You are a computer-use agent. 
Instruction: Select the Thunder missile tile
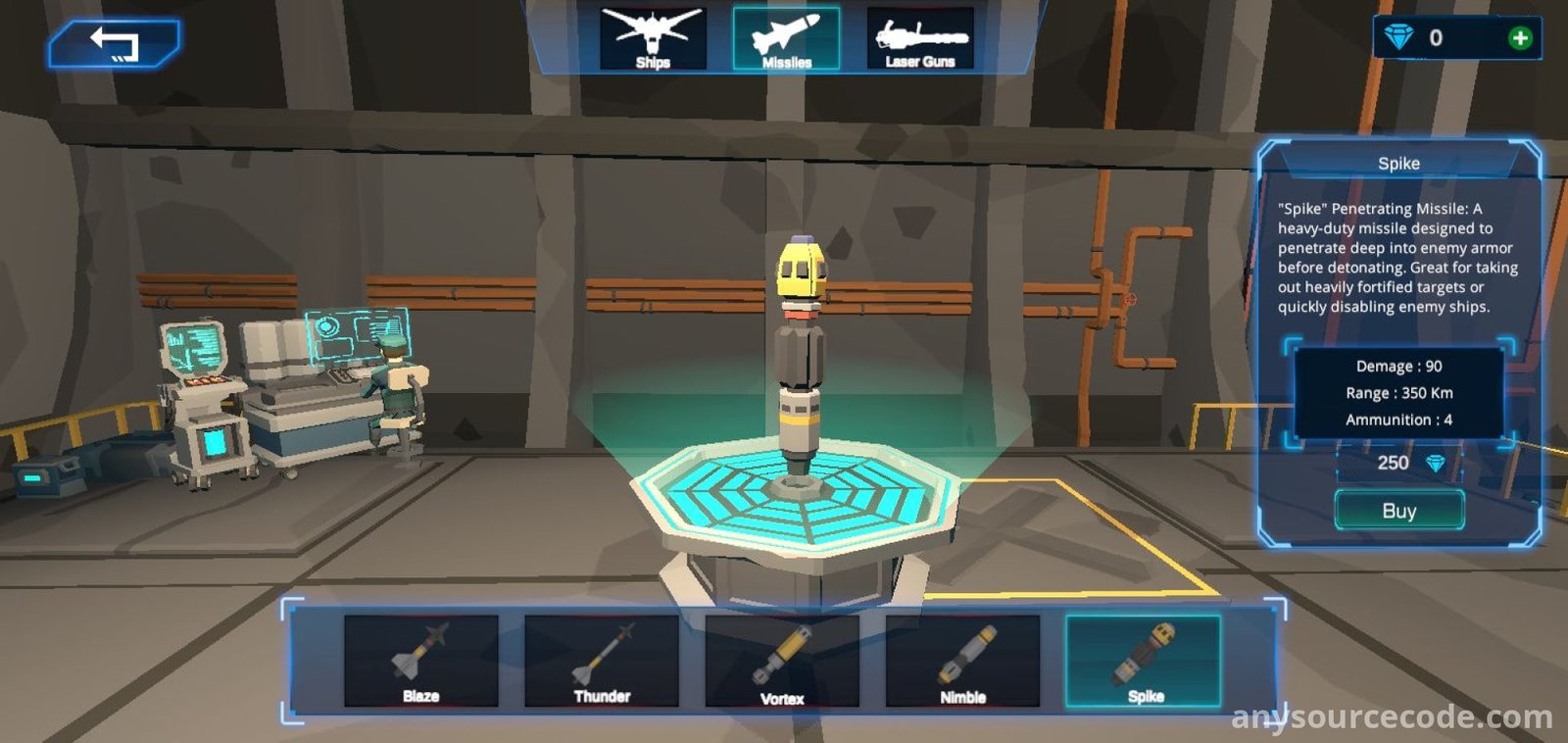click(x=602, y=660)
